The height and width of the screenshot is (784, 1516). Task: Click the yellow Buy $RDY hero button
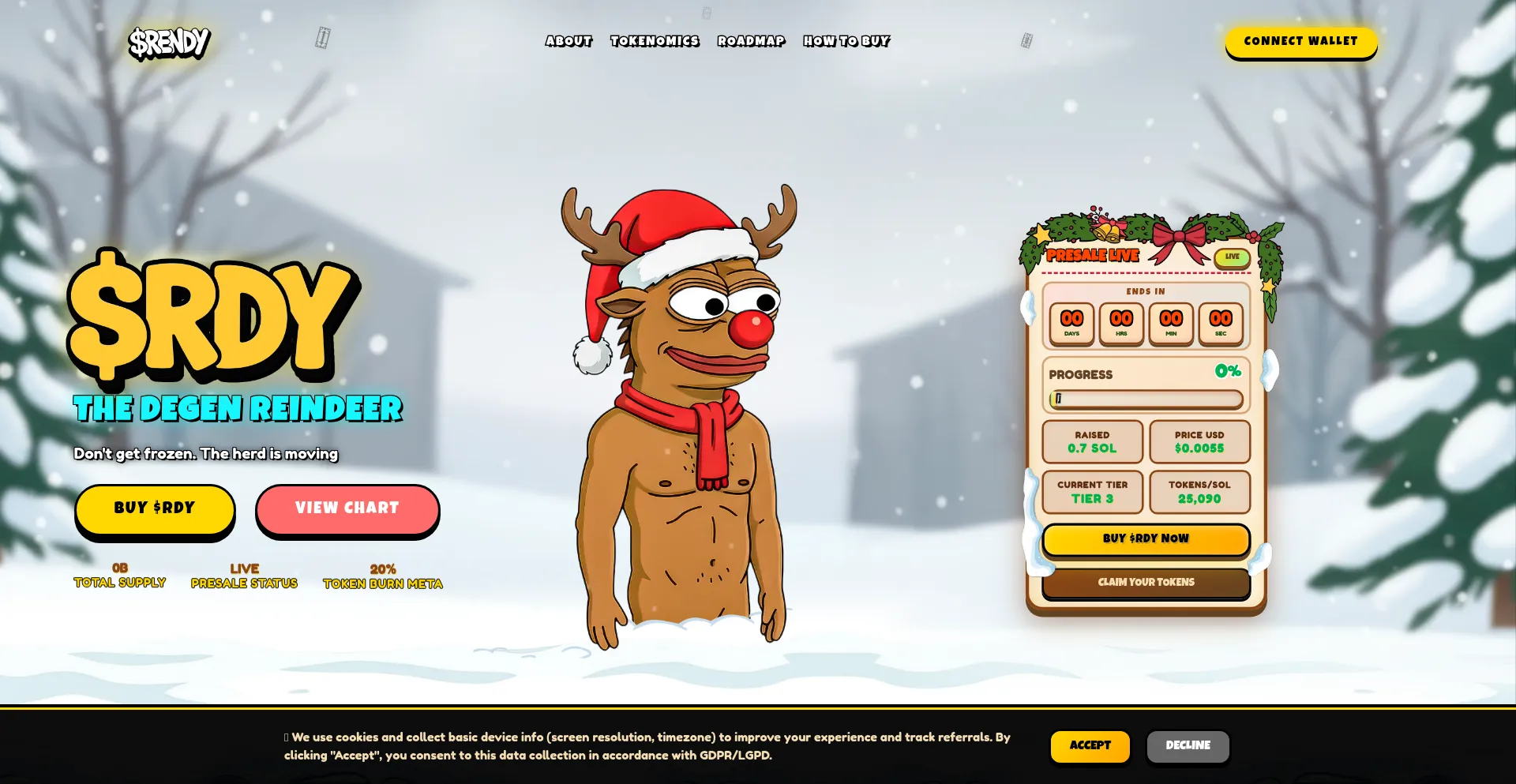pyautogui.click(x=155, y=508)
